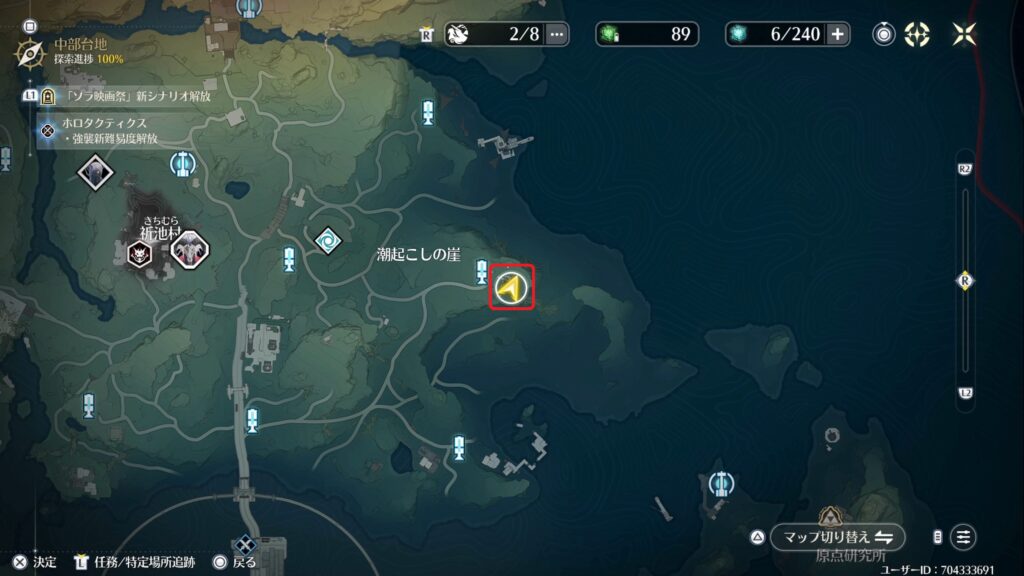1024x576 pixels.
Task: Click the plus button beside 6/240
Action: pos(837,34)
